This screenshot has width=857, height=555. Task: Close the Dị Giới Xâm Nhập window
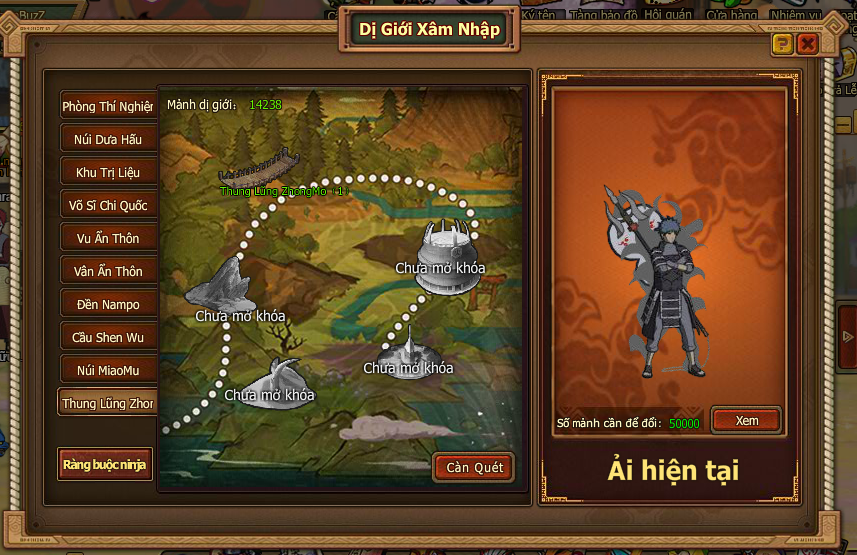point(807,44)
